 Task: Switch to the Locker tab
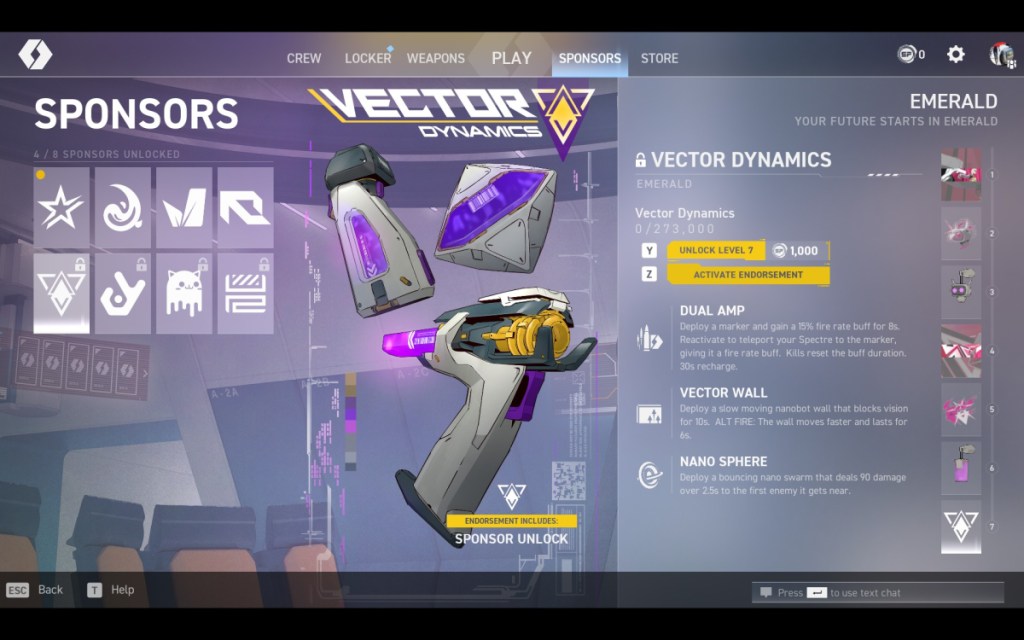(x=367, y=58)
